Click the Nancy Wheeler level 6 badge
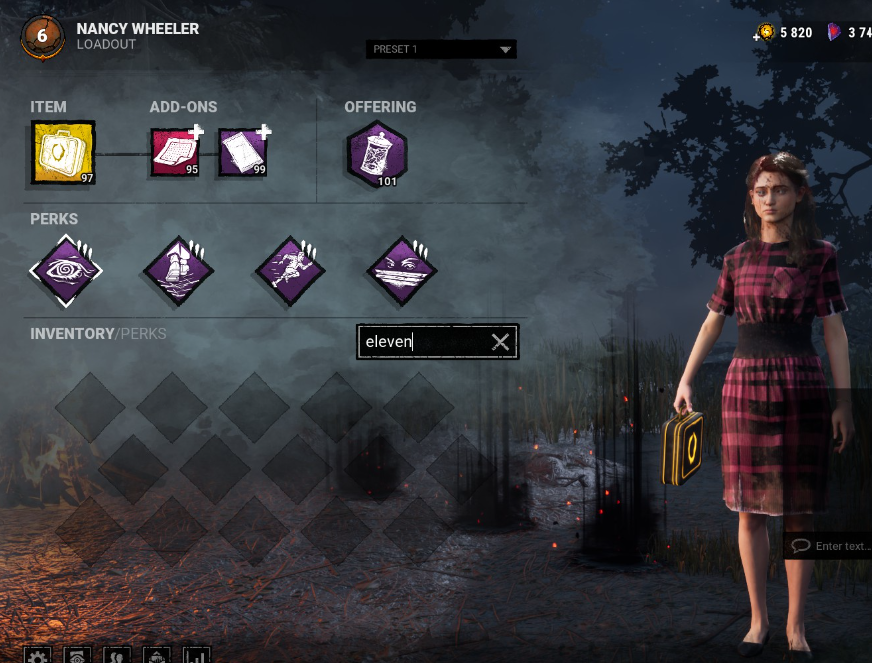Image resolution: width=872 pixels, height=663 pixels. (x=42, y=36)
